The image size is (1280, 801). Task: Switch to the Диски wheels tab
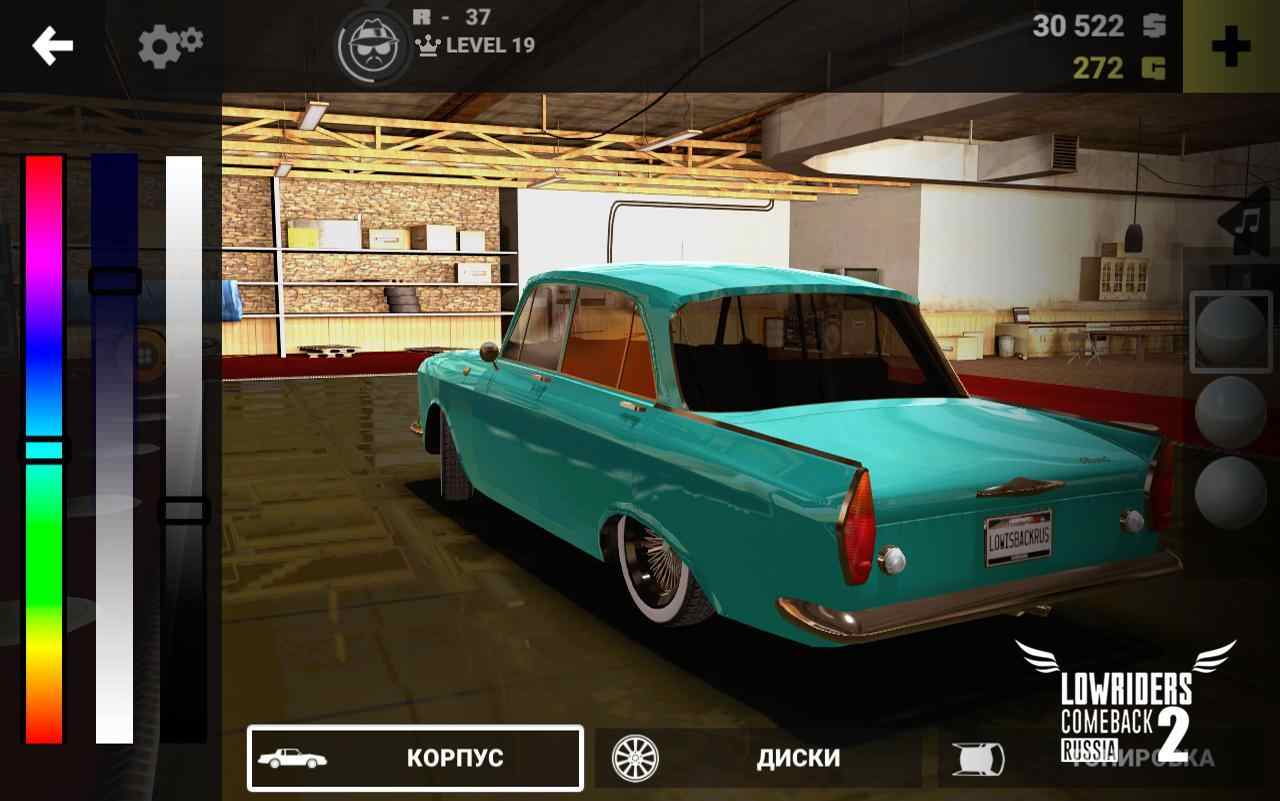758,758
